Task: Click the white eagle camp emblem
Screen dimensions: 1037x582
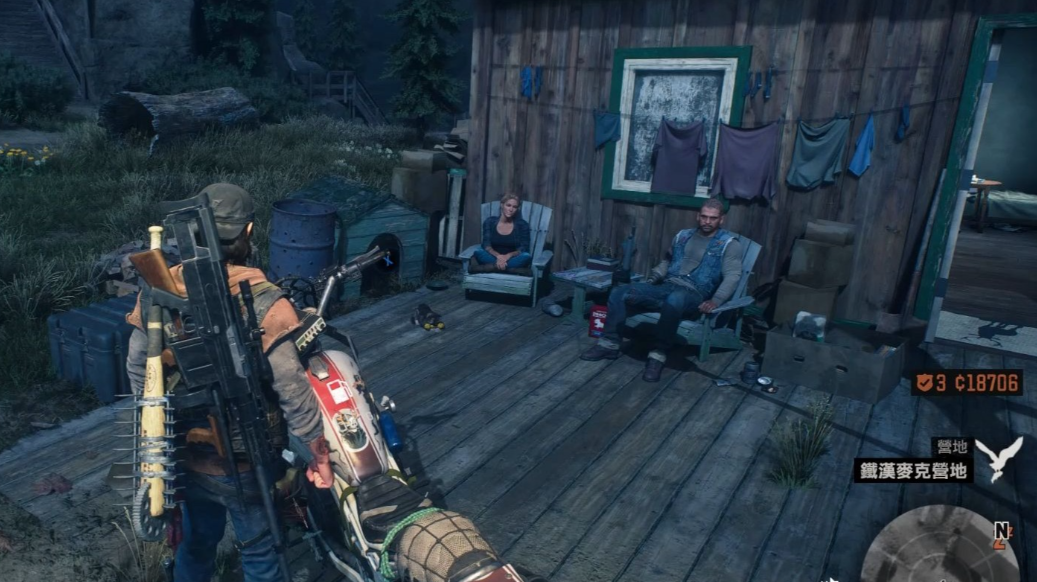Action: pyautogui.click(x=998, y=457)
